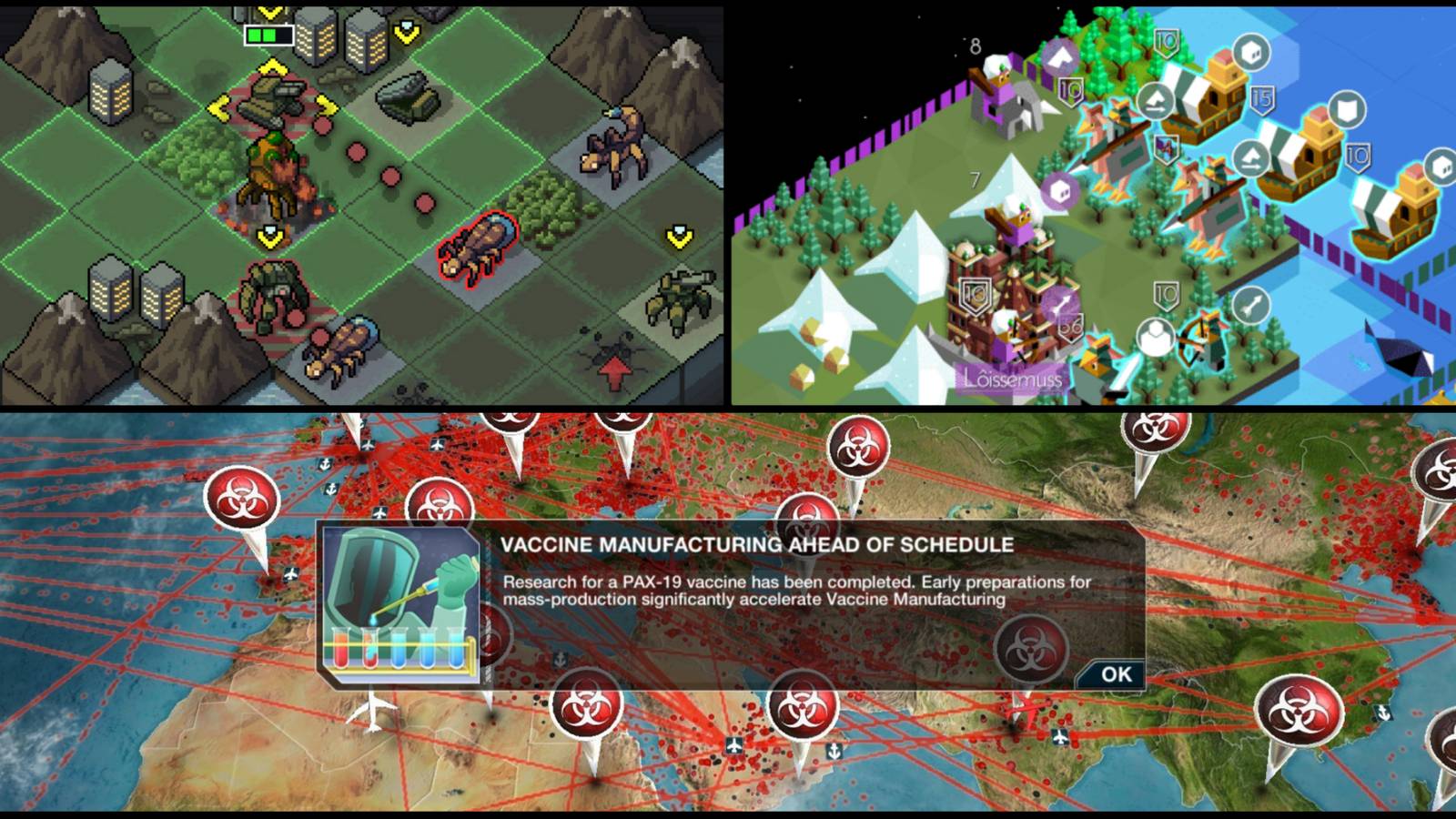This screenshot has height=819, width=1456.
Task: Click the green health bar above the tank
Action: 269,34
